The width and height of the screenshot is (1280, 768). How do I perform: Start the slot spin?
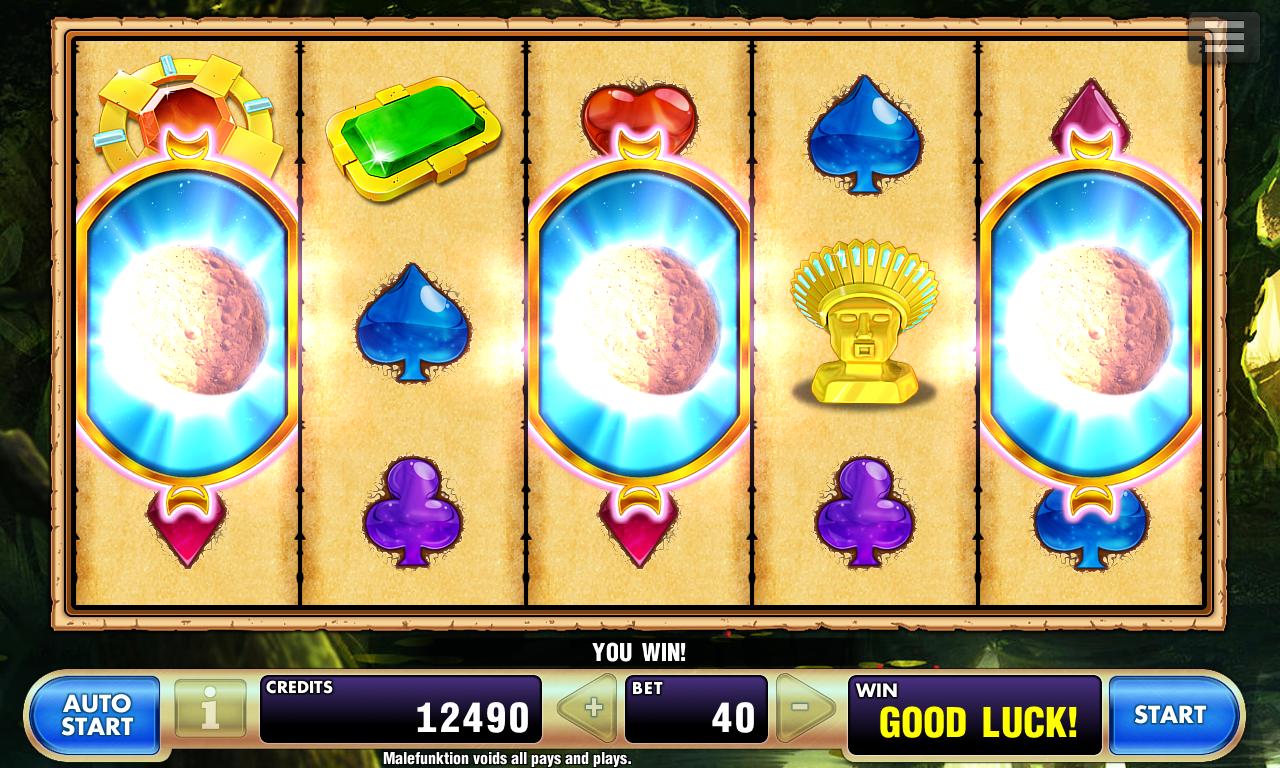coord(1172,715)
